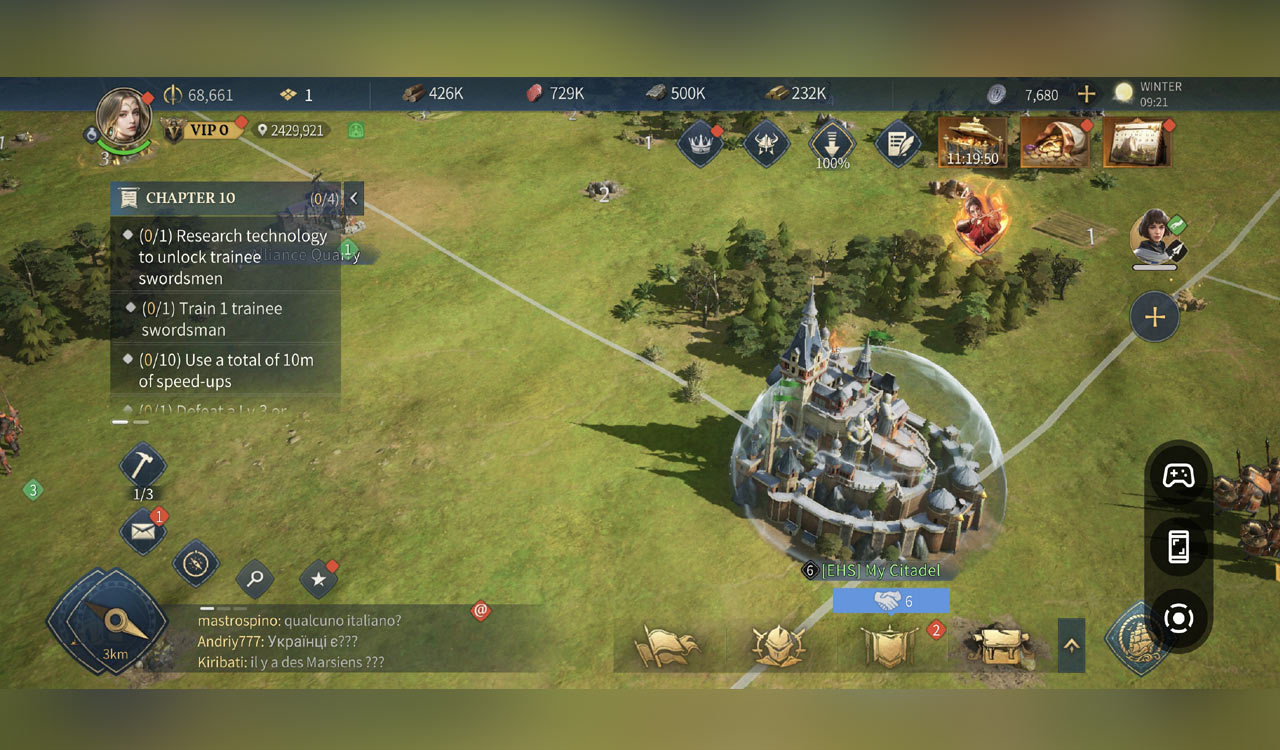Open the horned helmet icon
This screenshot has width=1280, height=750.
(x=767, y=145)
